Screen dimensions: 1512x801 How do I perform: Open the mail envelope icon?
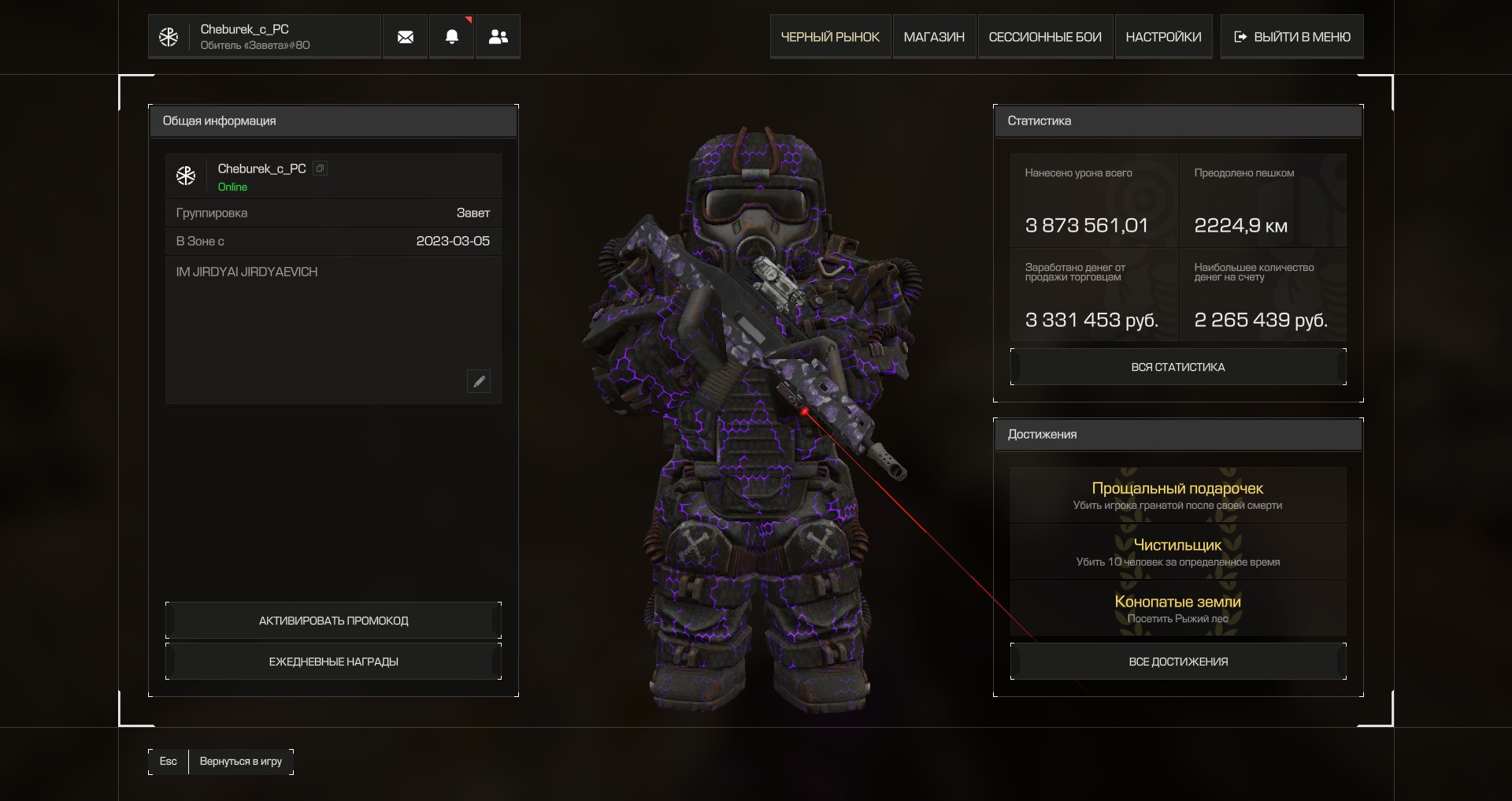(406, 37)
